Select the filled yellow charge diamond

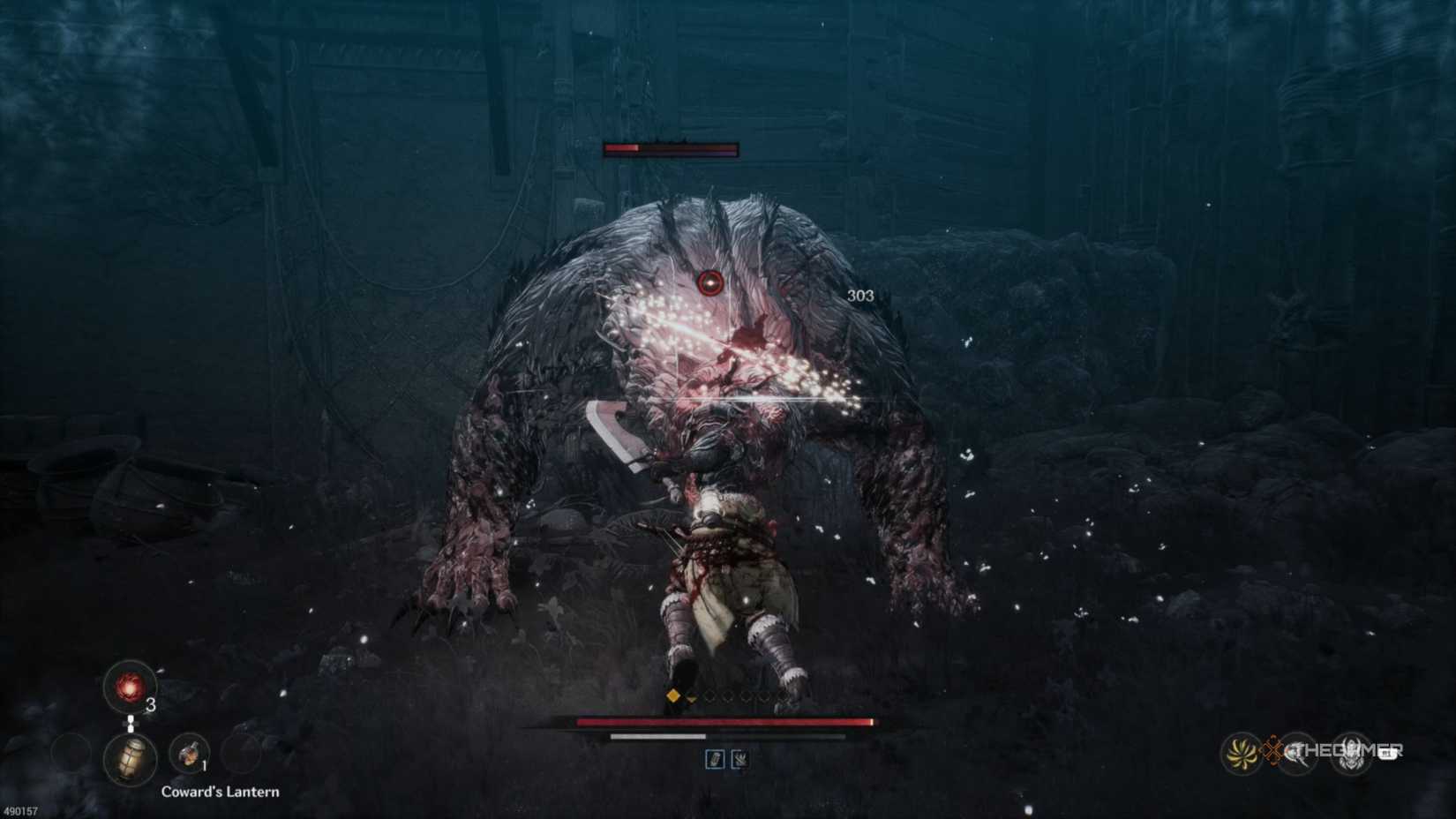point(674,694)
